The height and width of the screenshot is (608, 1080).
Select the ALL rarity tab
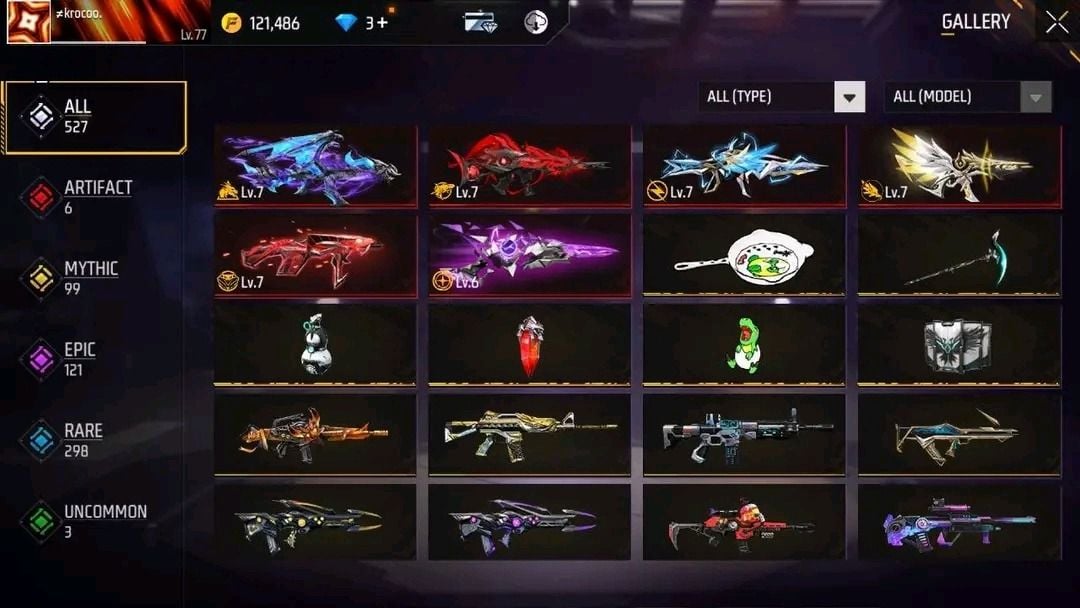click(95, 117)
